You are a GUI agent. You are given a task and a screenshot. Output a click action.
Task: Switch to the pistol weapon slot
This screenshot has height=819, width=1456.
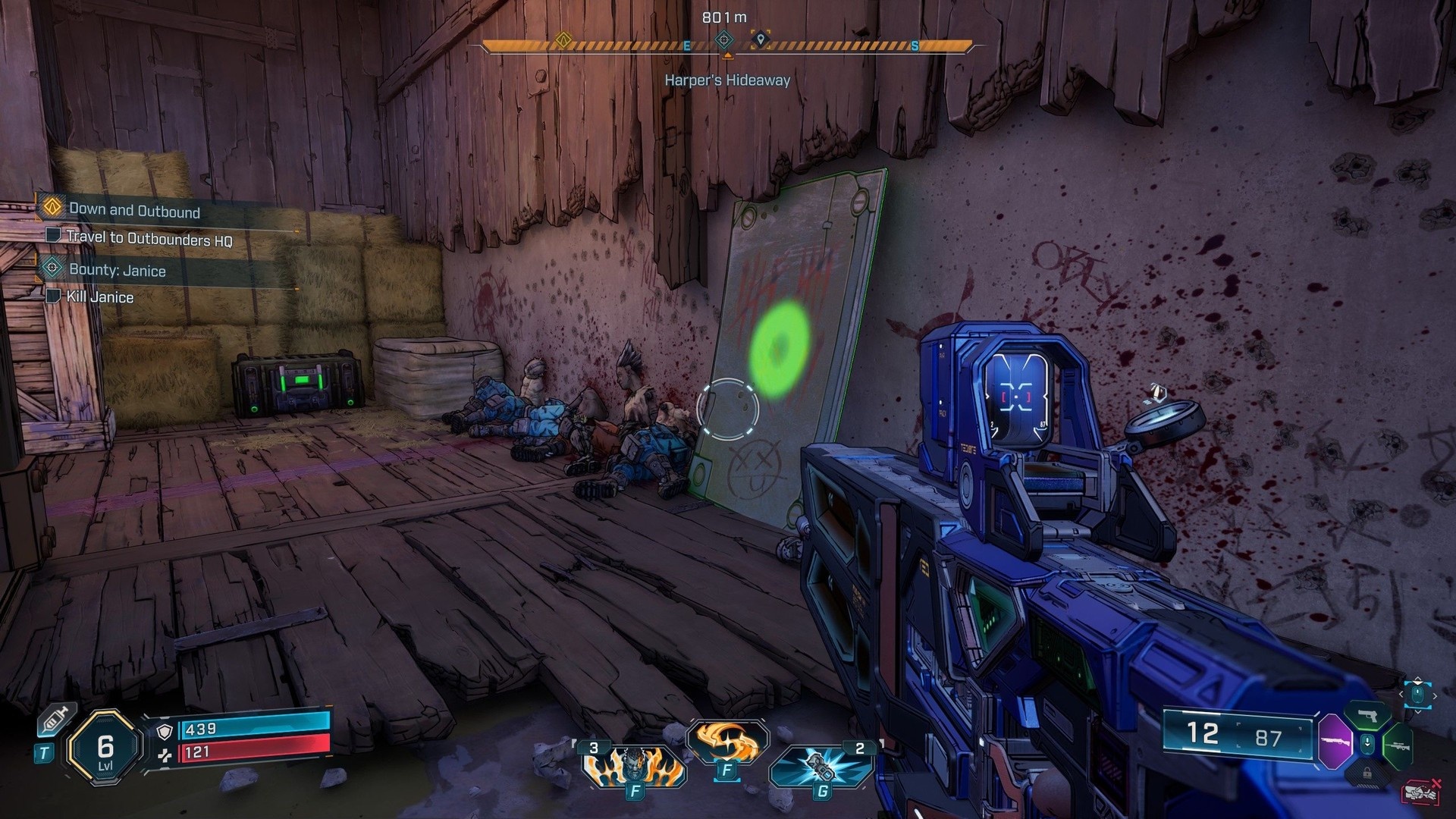(x=1369, y=716)
